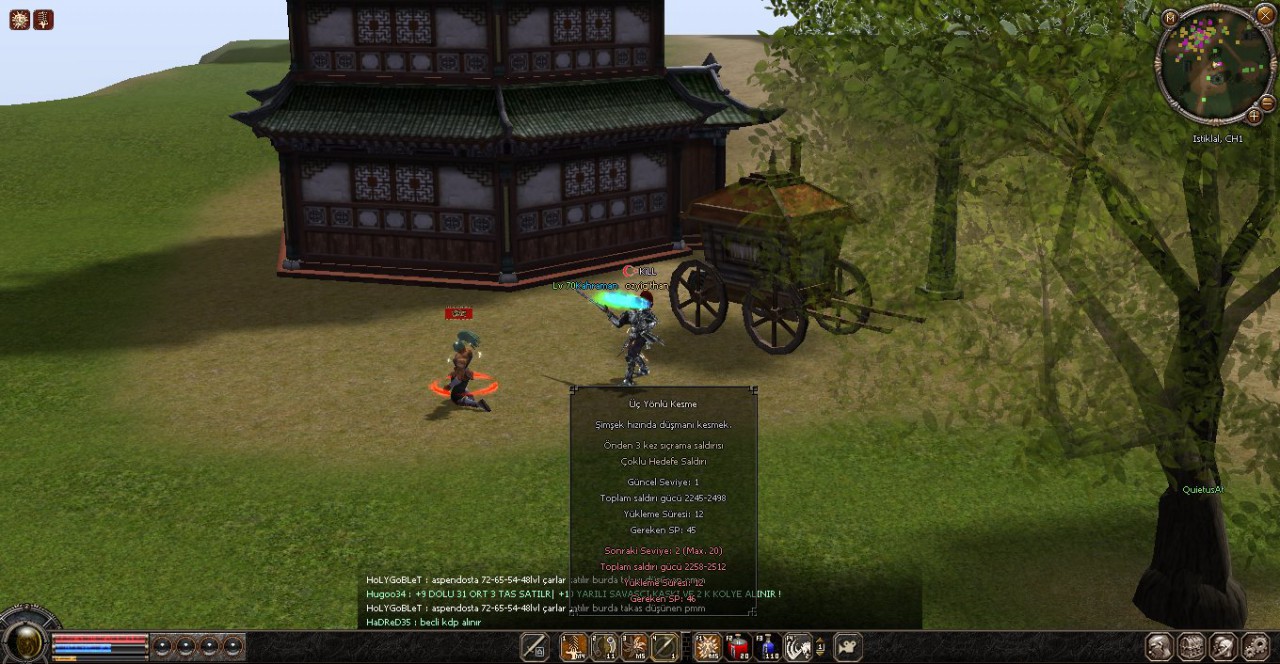Screen dimensions: 1280x664
Task: Use the item in quickslot 2
Action: [604, 647]
